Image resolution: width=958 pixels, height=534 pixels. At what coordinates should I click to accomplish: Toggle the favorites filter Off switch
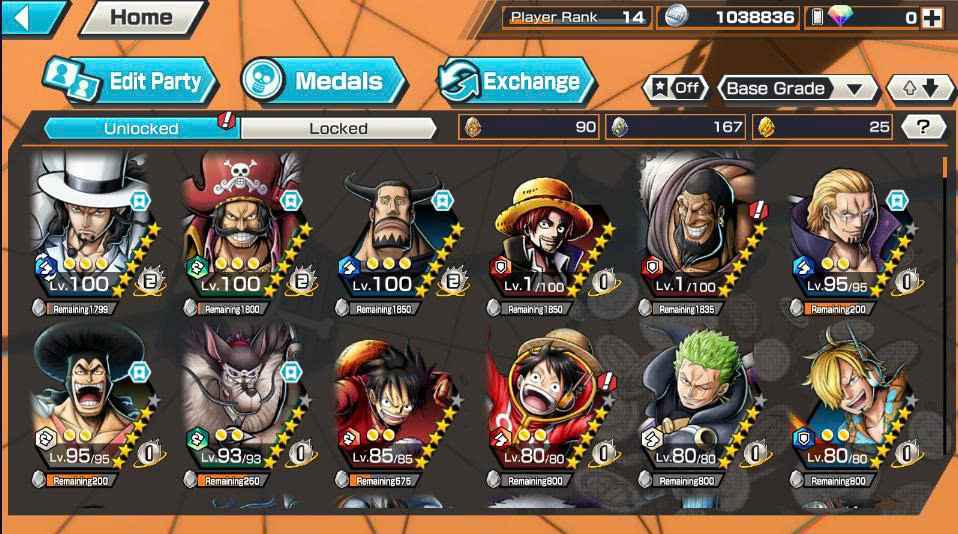[675, 88]
